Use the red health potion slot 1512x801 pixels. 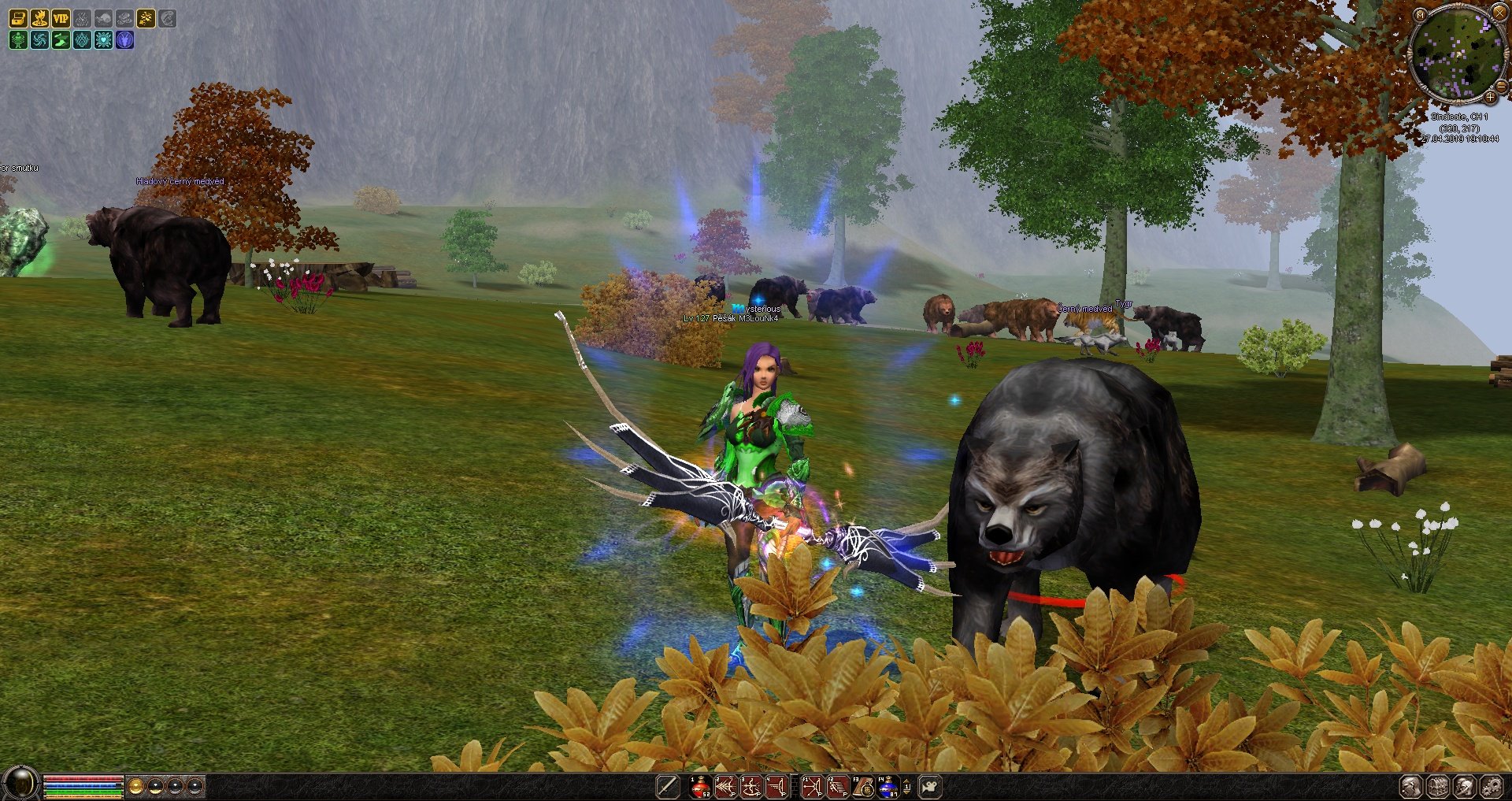[700, 787]
